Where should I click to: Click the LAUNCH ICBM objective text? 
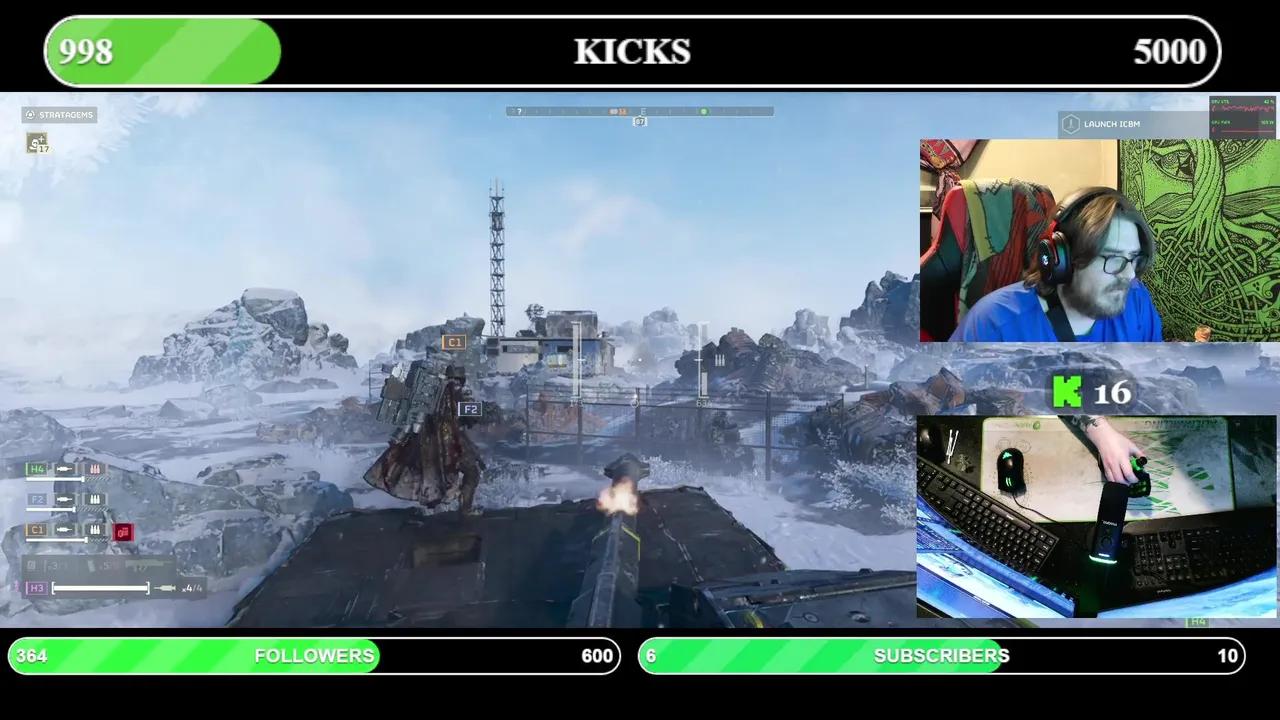coord(1113,123)
